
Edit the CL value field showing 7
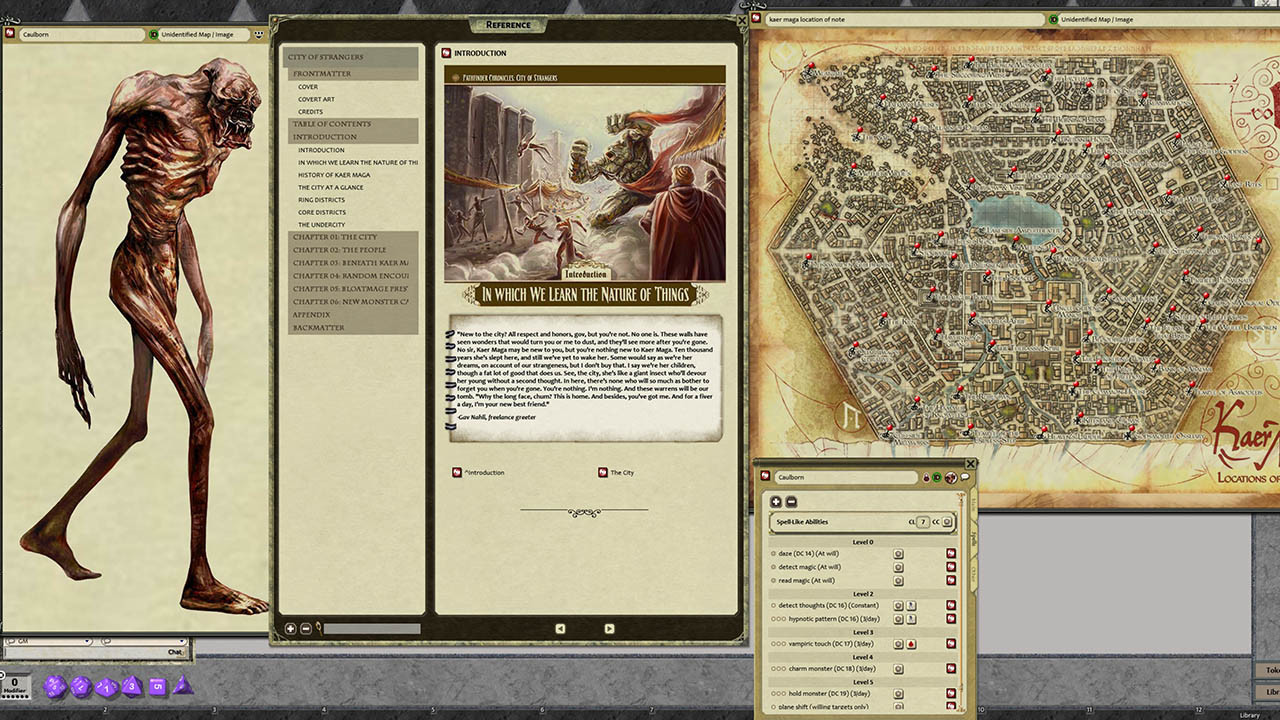(x=922, y=522)
